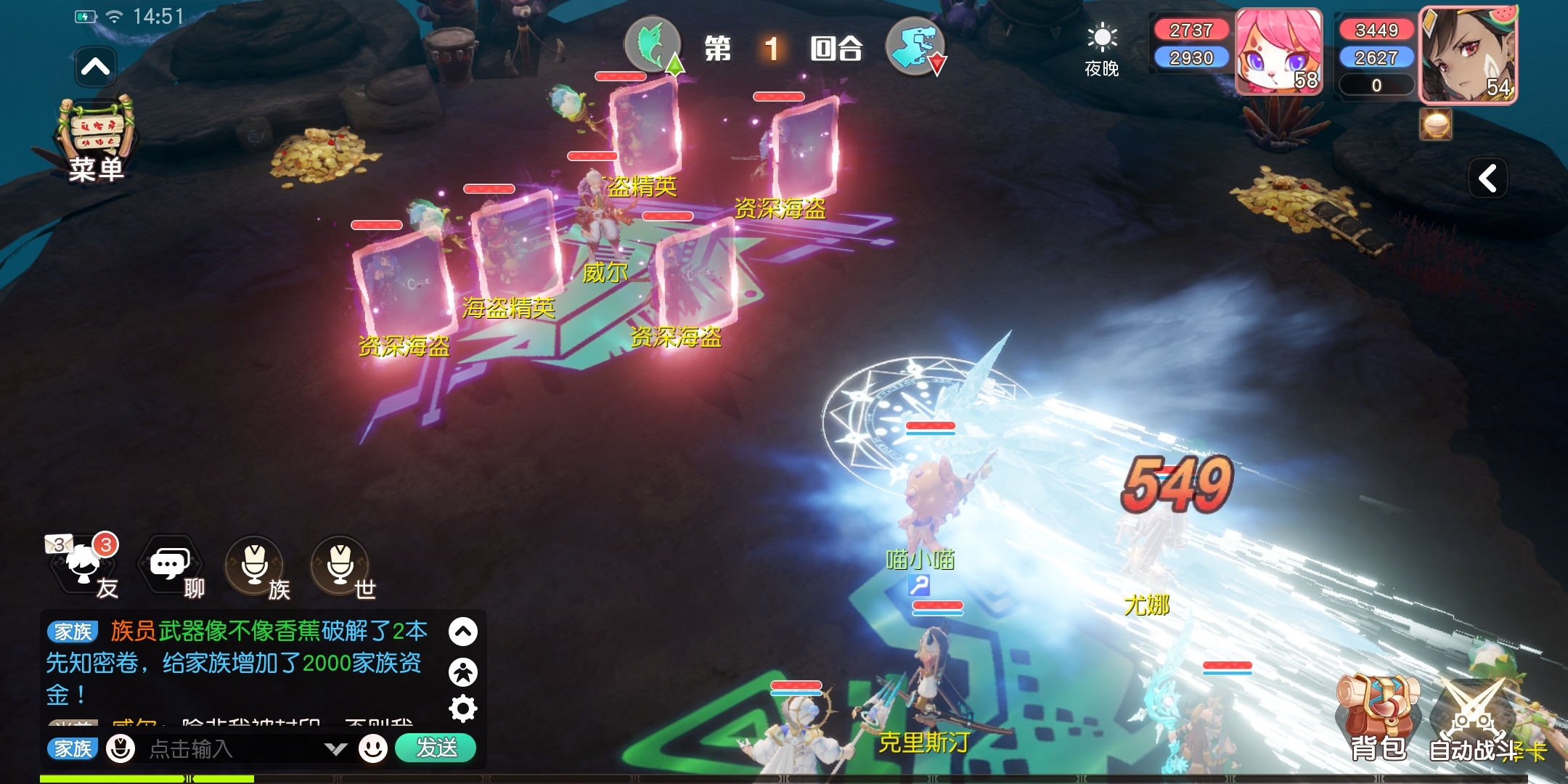Expand the right side panel arrow
This screenshot has height=784, width=1568.
1488,178
